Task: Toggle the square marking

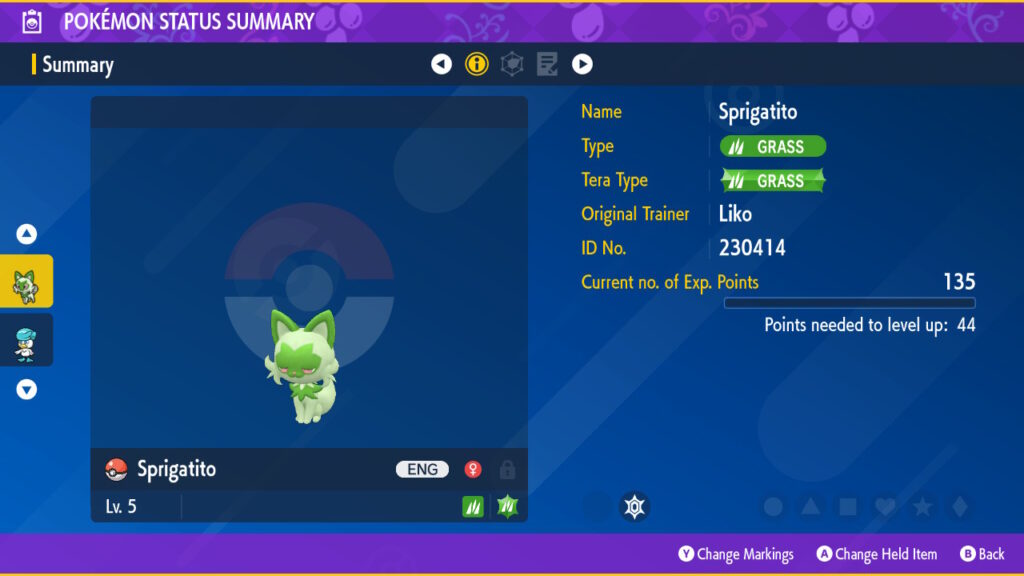Action: (848, 507)
